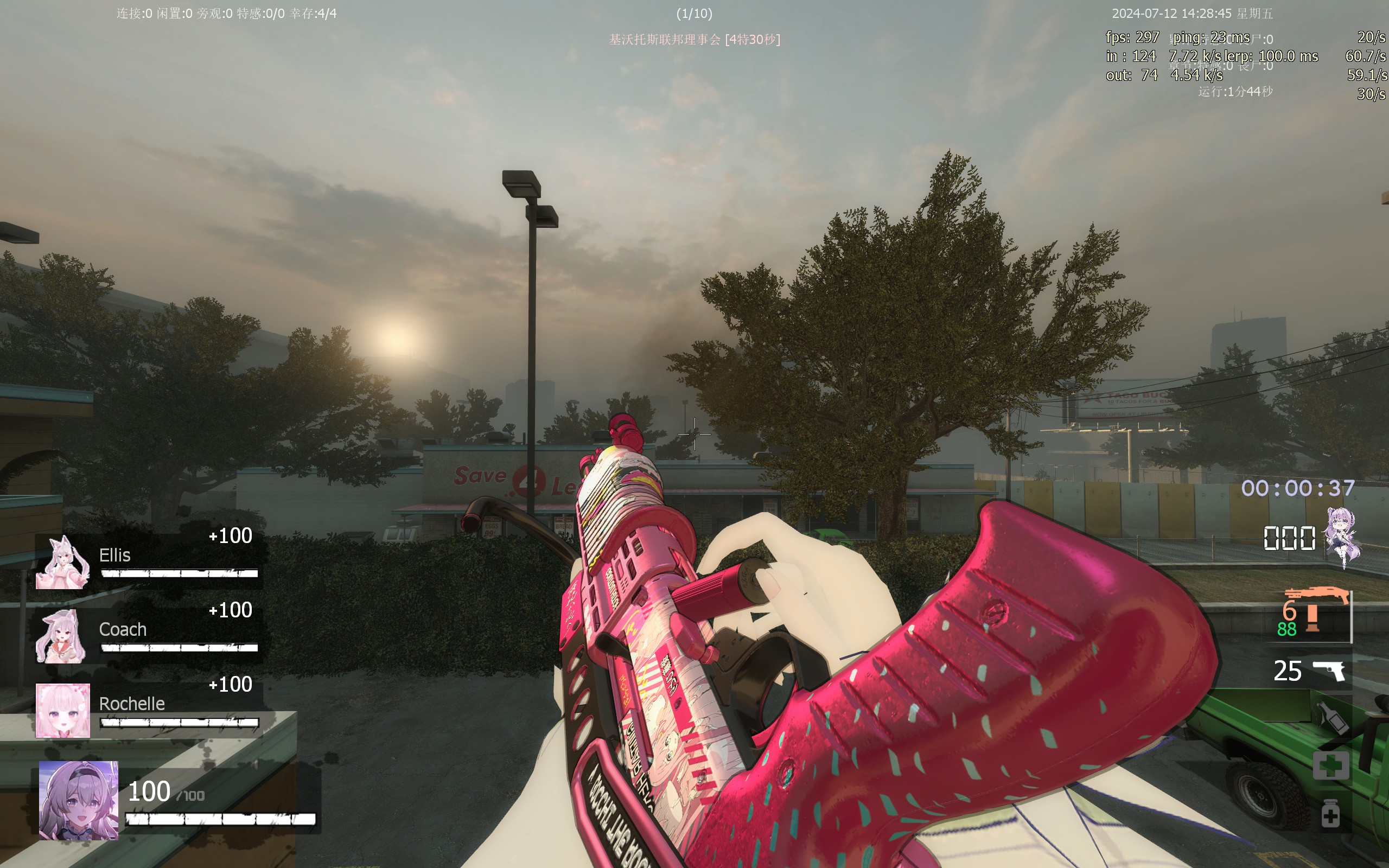This screenshot has width=1389, height=868.
Task: Choose Rochelle's pink-haired portrait
Action: [x=63, y=710]
